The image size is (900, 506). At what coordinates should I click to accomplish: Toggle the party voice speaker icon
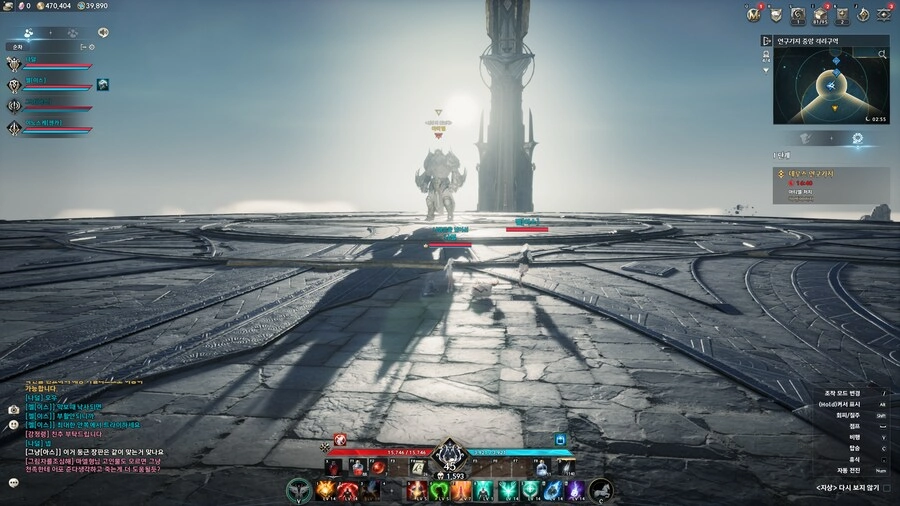point(103,33)
